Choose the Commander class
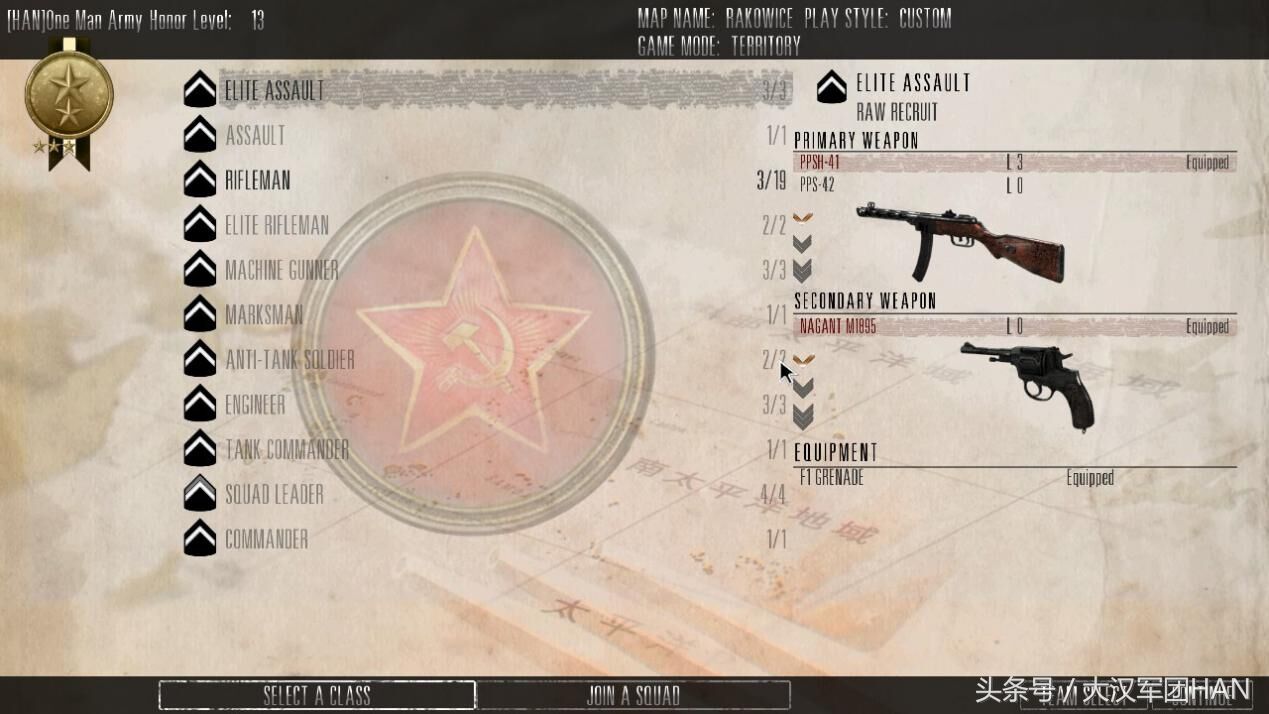 tap(266, 539)
